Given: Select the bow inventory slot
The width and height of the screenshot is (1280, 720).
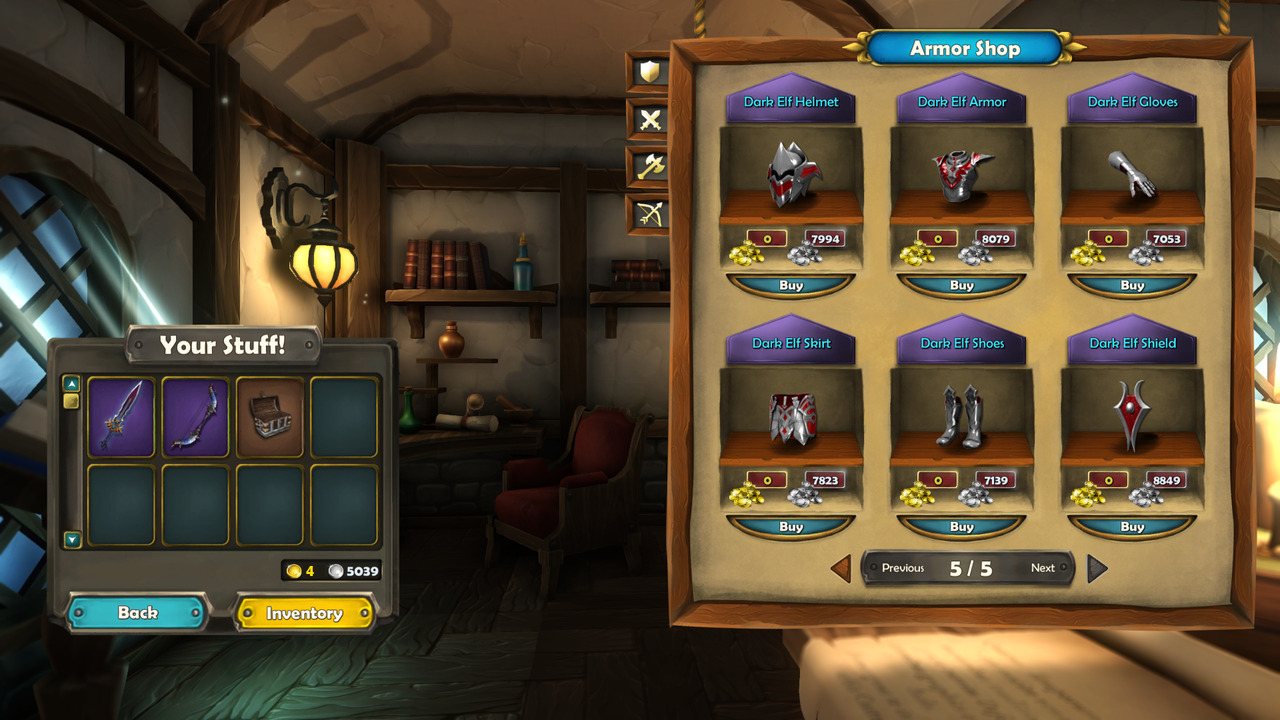Looking at the screenshot, I should pyautogui.click(x=195, y=417).
